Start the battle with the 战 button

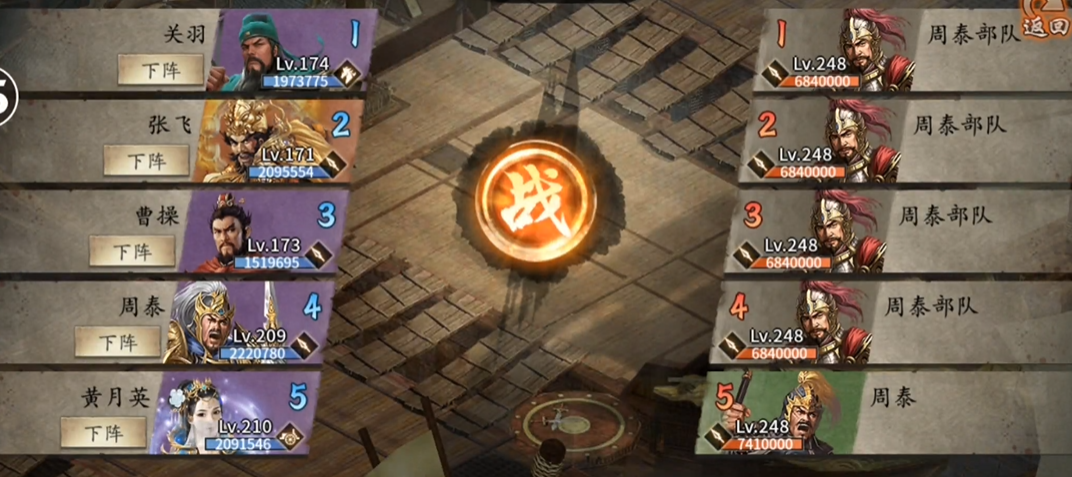click(535, 198)
